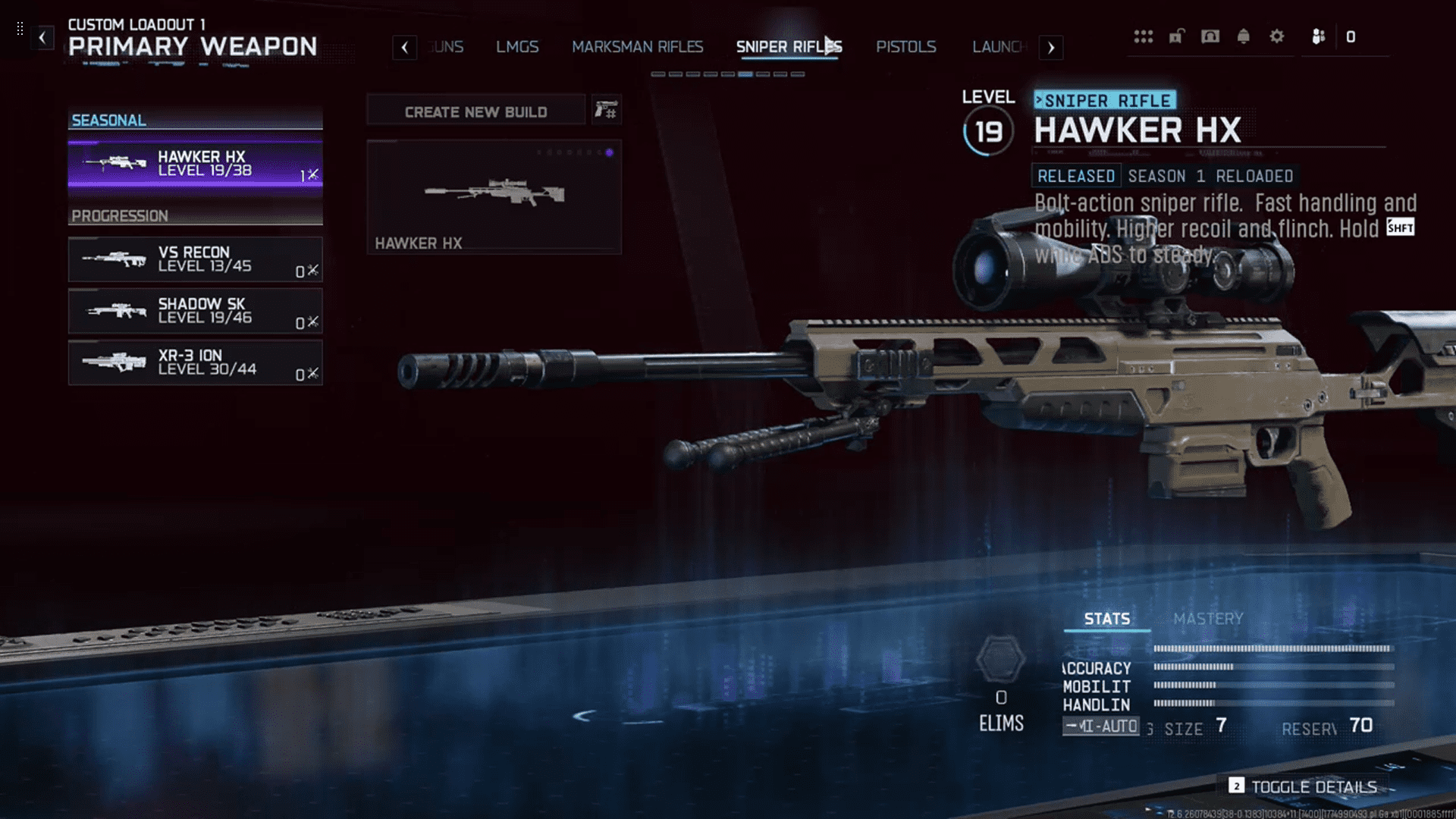Select the XR-3 Ion sniper rifle
This screenshot has width=1456, height=819.
coord(195,362)
